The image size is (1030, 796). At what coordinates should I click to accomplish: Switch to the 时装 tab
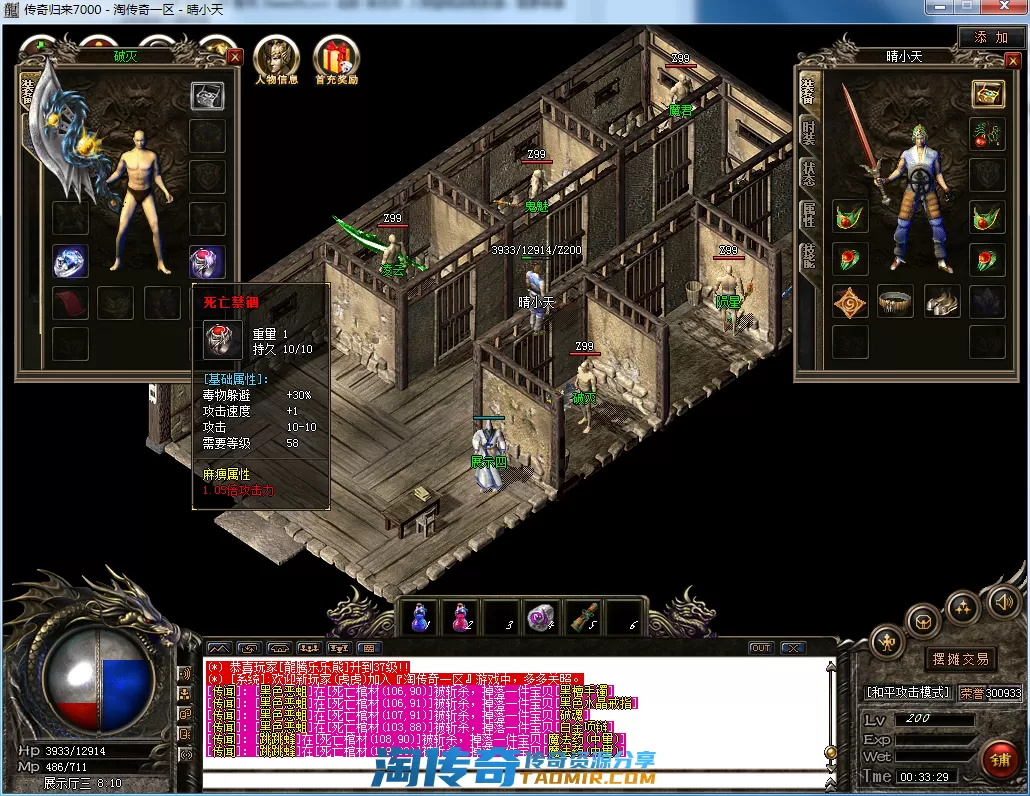coord(808,132)
